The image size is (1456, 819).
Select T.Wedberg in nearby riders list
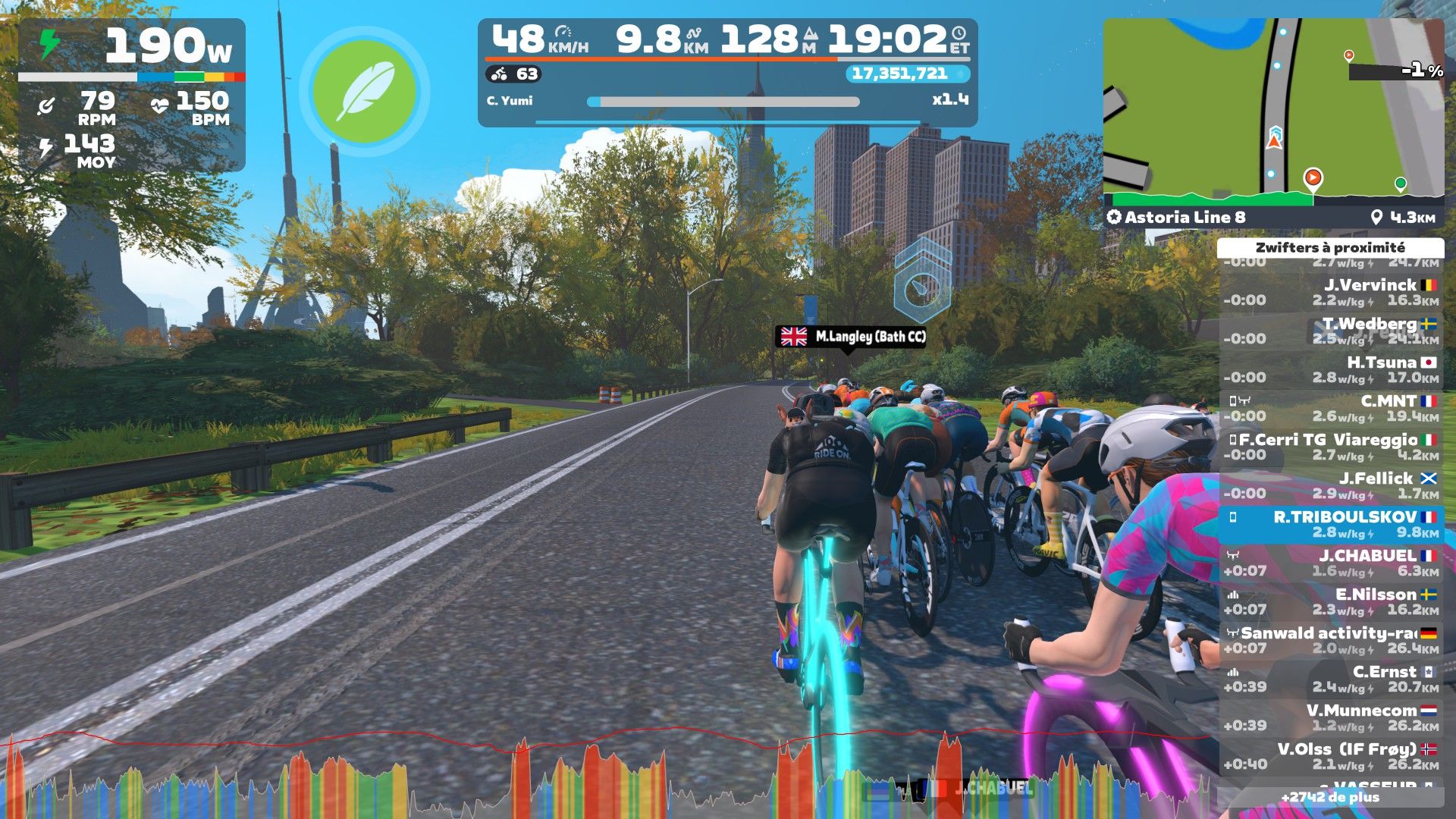[1331, 331]
